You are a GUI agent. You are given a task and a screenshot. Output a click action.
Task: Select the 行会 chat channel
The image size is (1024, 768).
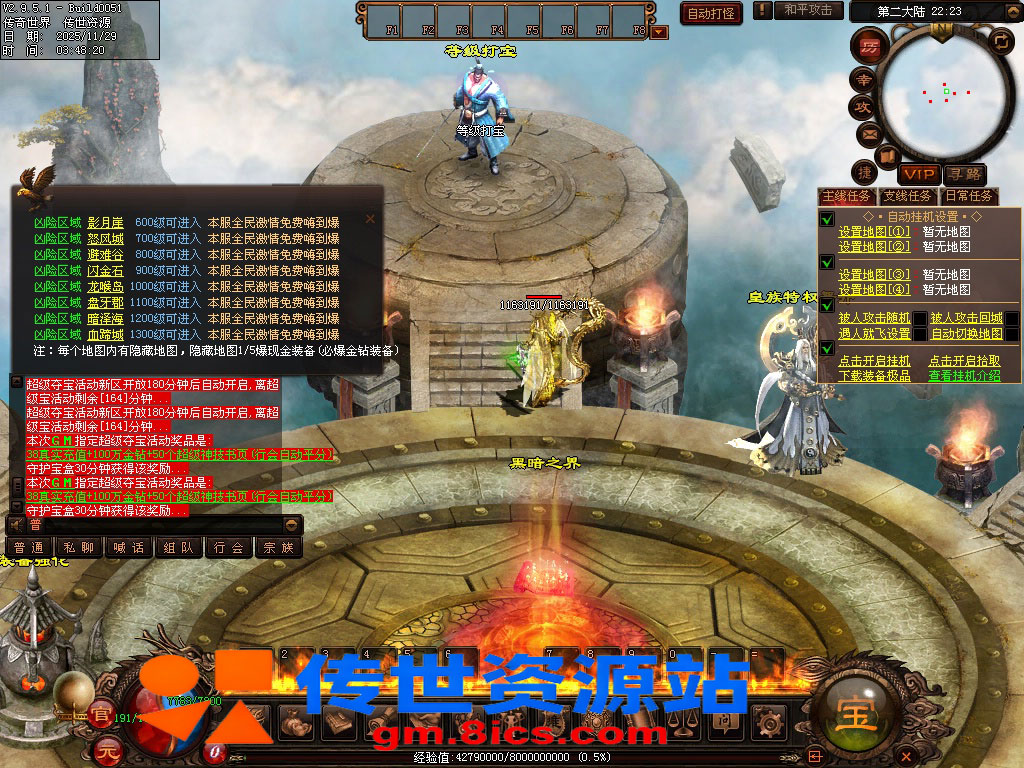point(228,547)
